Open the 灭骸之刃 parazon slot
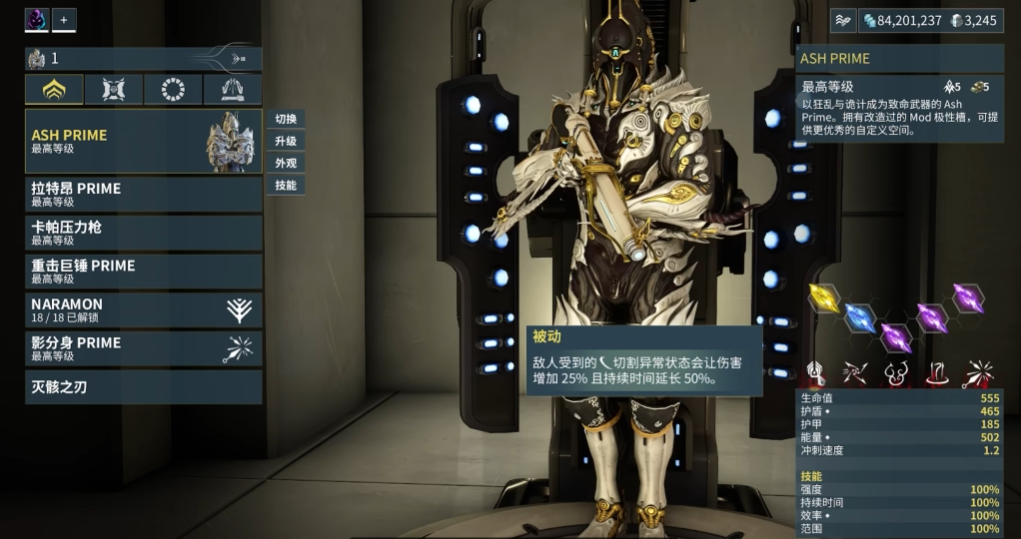Screen dimensions: 1021x539 tap(143, 387)
